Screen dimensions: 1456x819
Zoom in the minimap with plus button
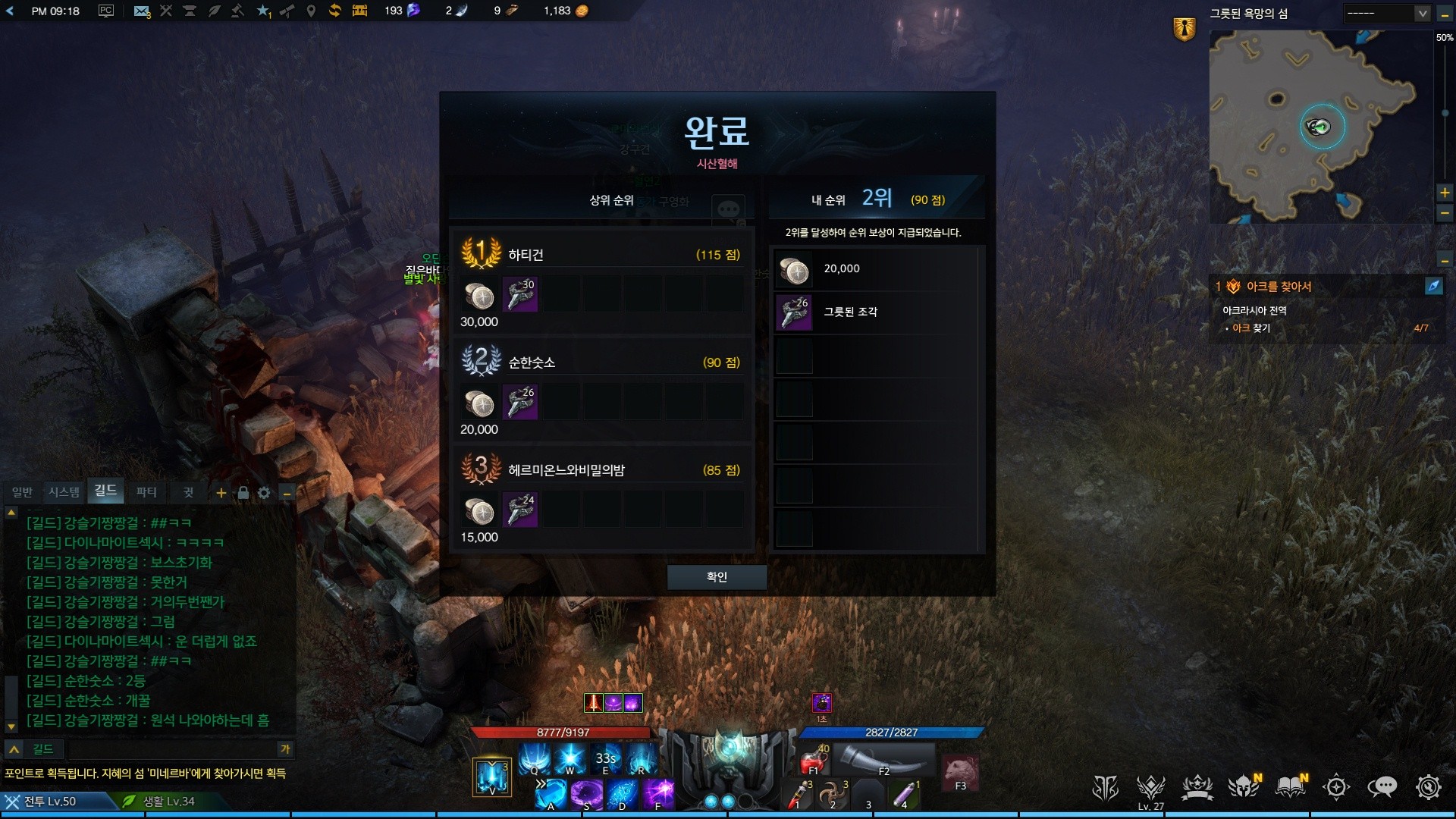pyautogui.click(x=1445, y=193)
